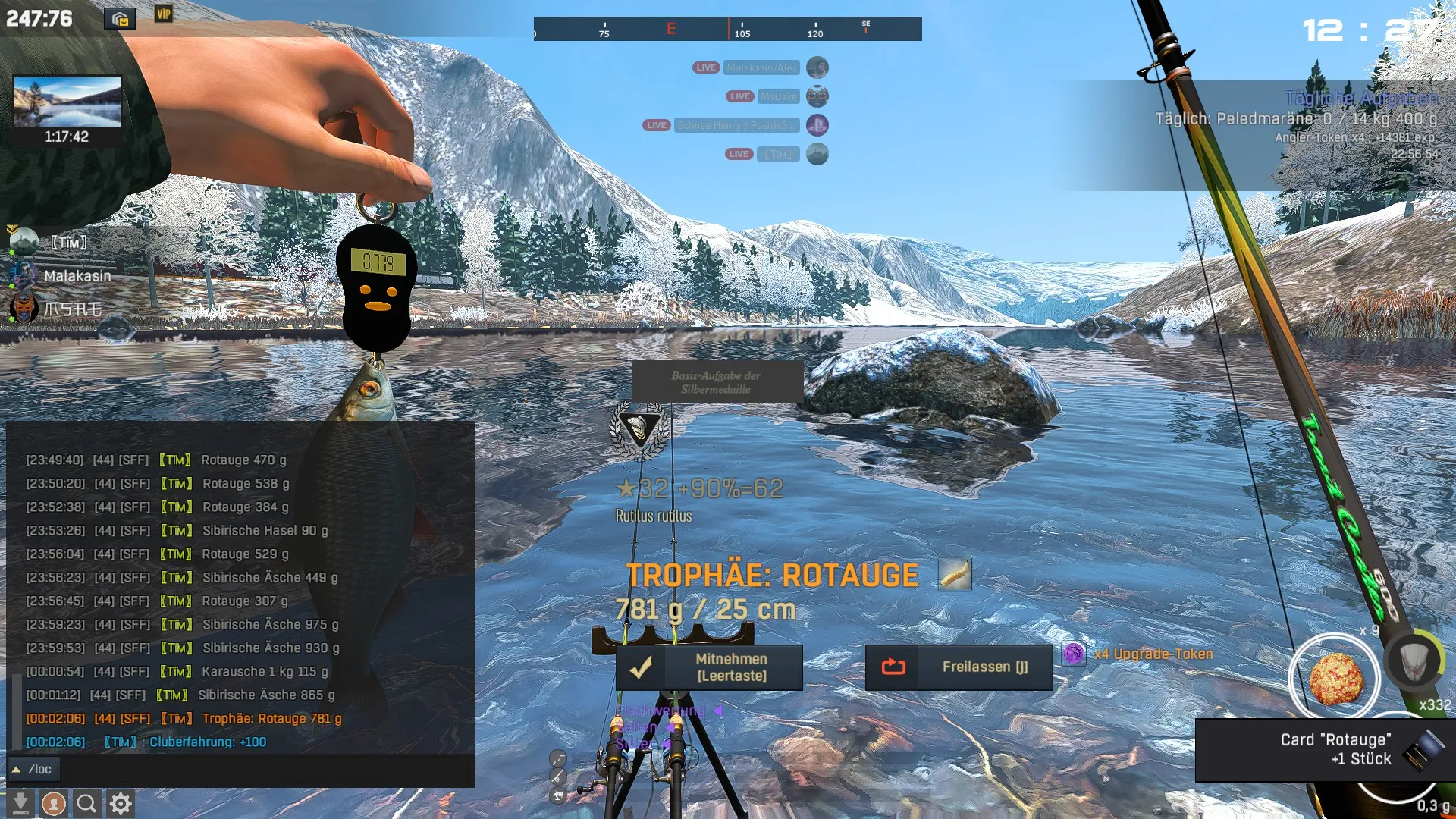Open the chat channel selector /loc
The width and height of the screenshot is (1456, 819).
(x=33, y=769)
